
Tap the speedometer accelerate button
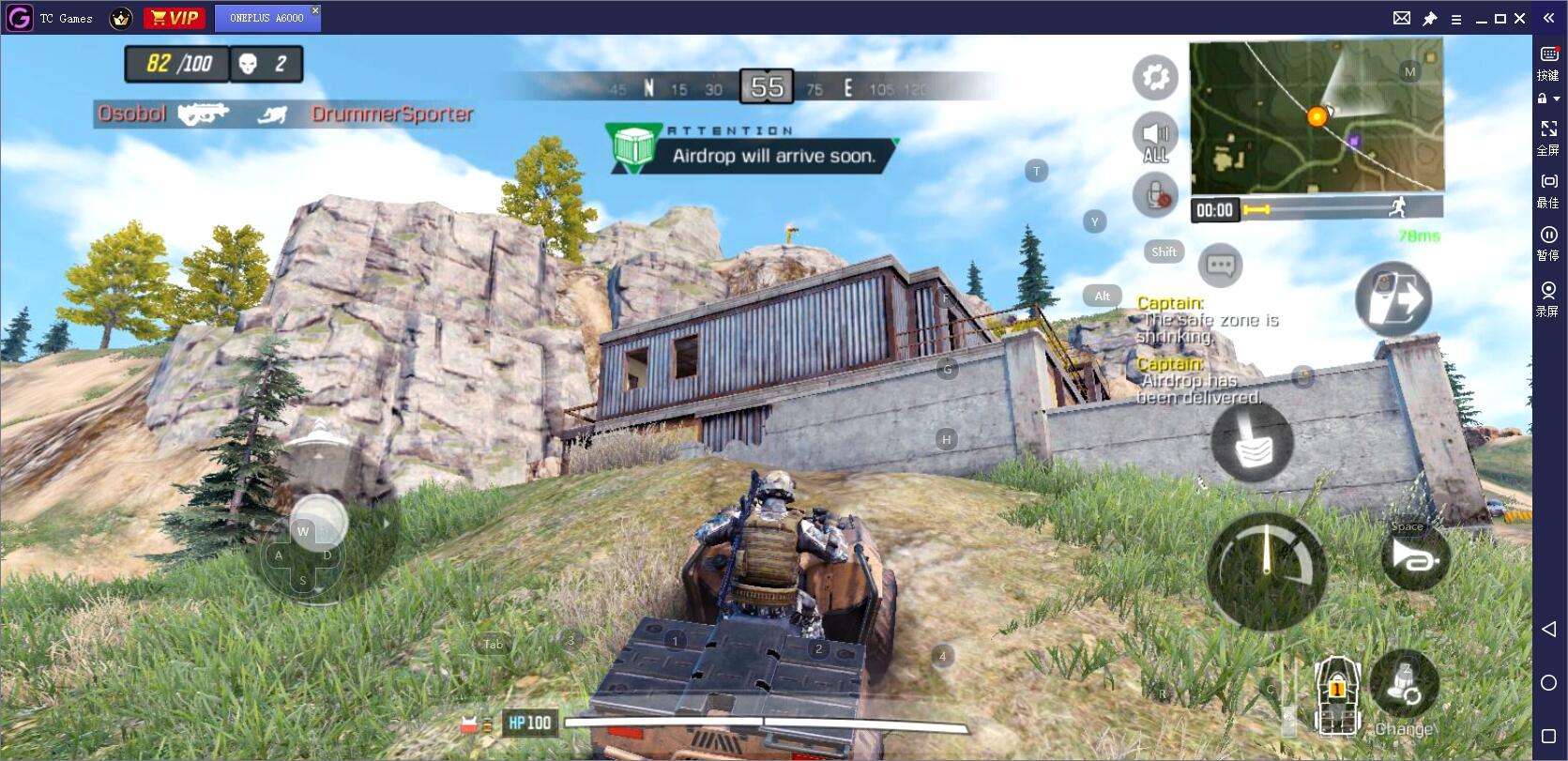point(1266,570)
